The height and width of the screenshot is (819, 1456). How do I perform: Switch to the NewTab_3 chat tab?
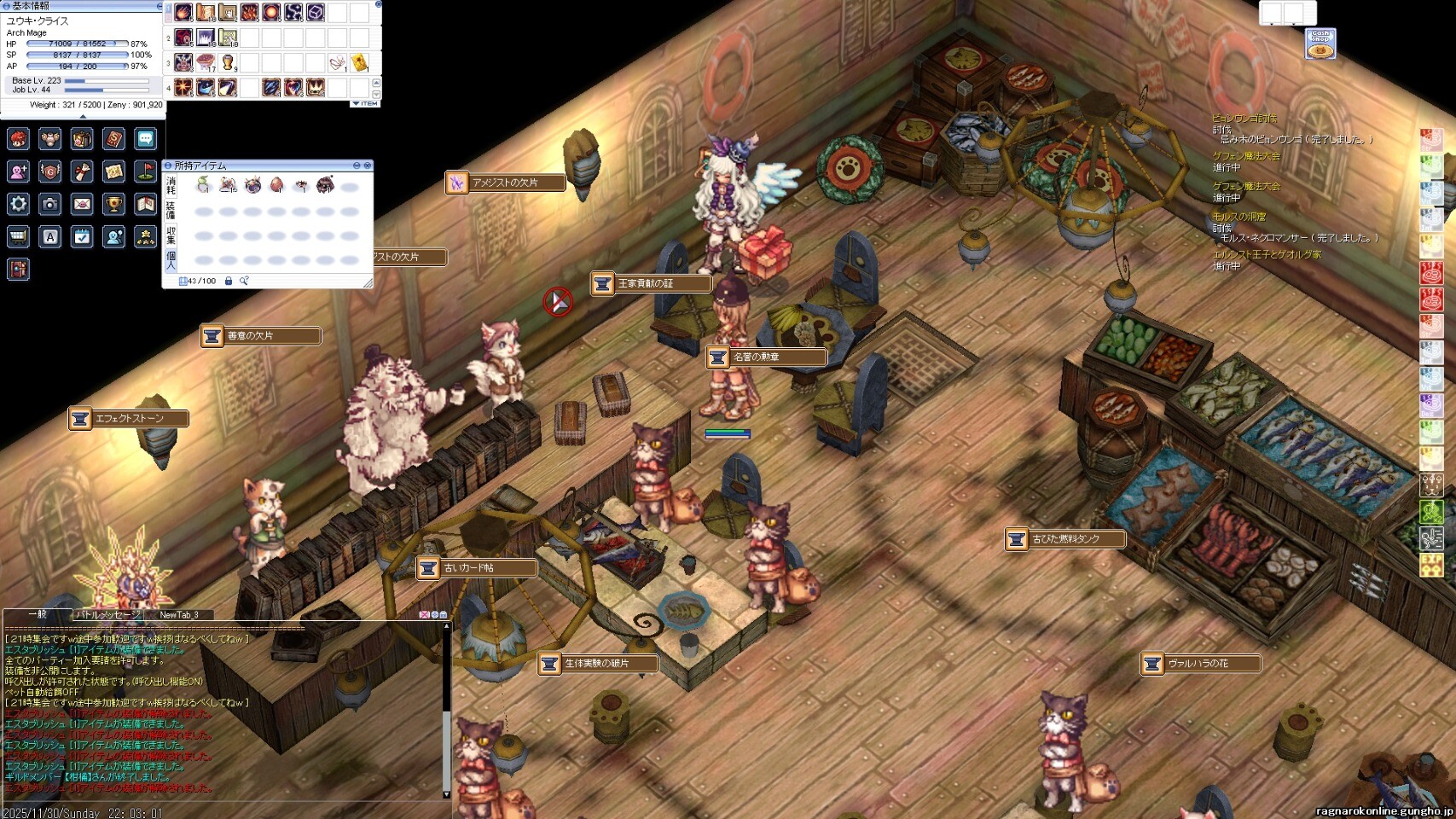[179, 614]
